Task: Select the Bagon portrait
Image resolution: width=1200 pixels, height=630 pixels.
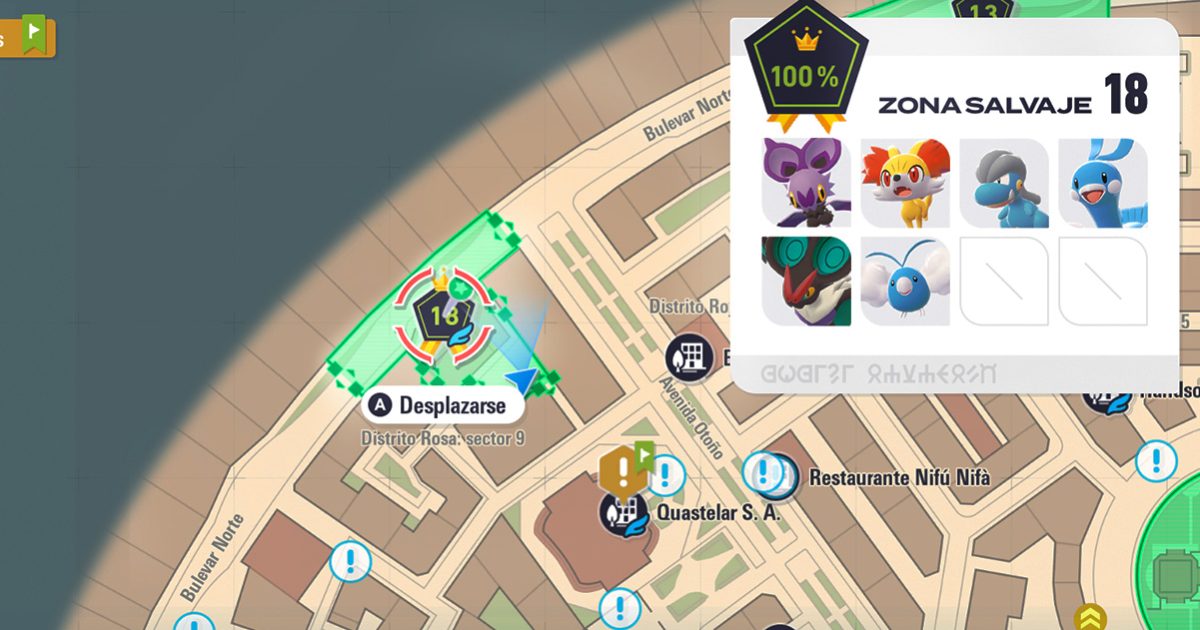Action: (x=1004, y=182)
